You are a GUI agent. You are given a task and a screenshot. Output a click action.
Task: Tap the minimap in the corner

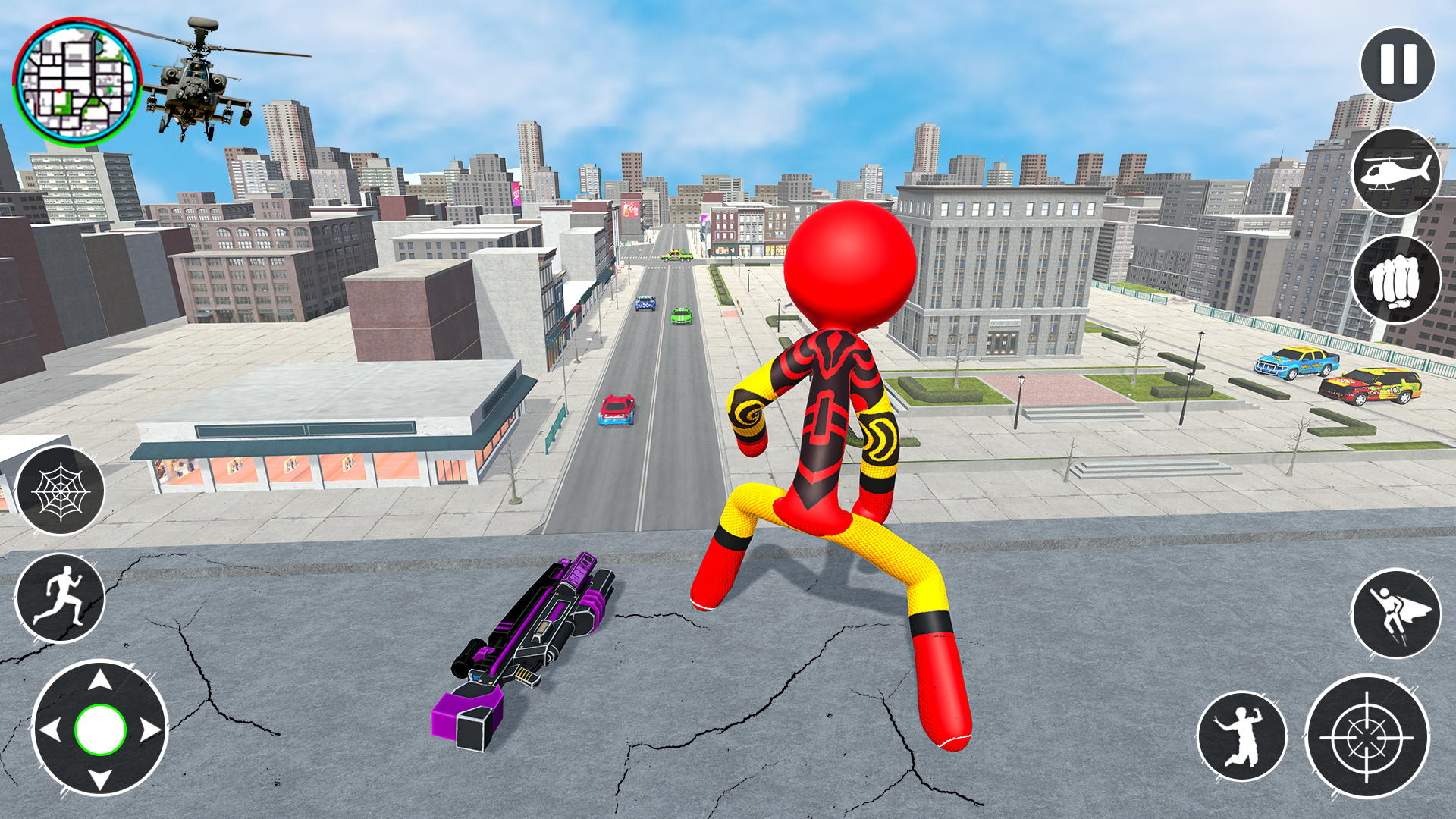coord(80,80)
